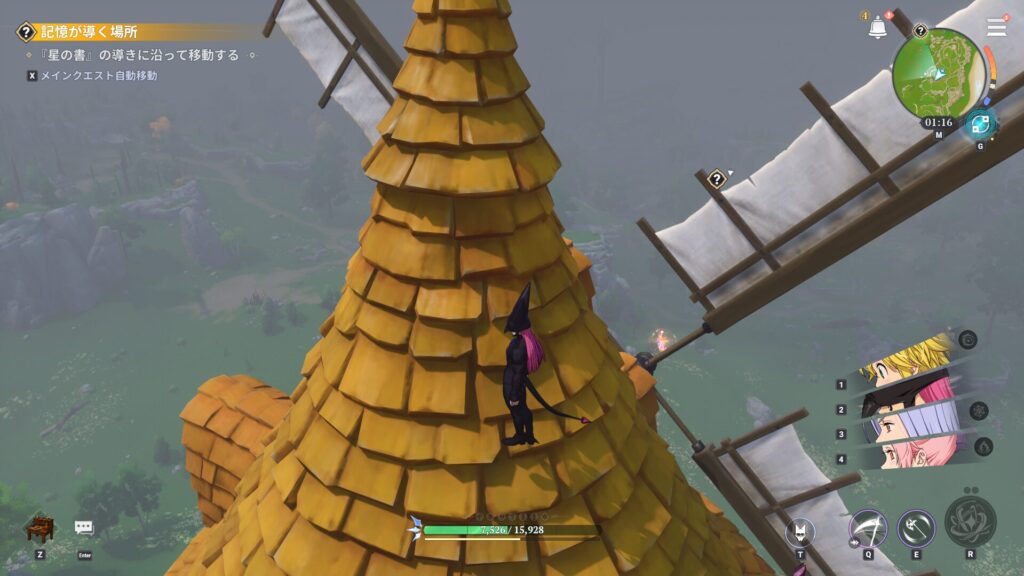
Task: Click the flame icon beside the portraits
Action: pyautogui.click(x=983, y=446)
